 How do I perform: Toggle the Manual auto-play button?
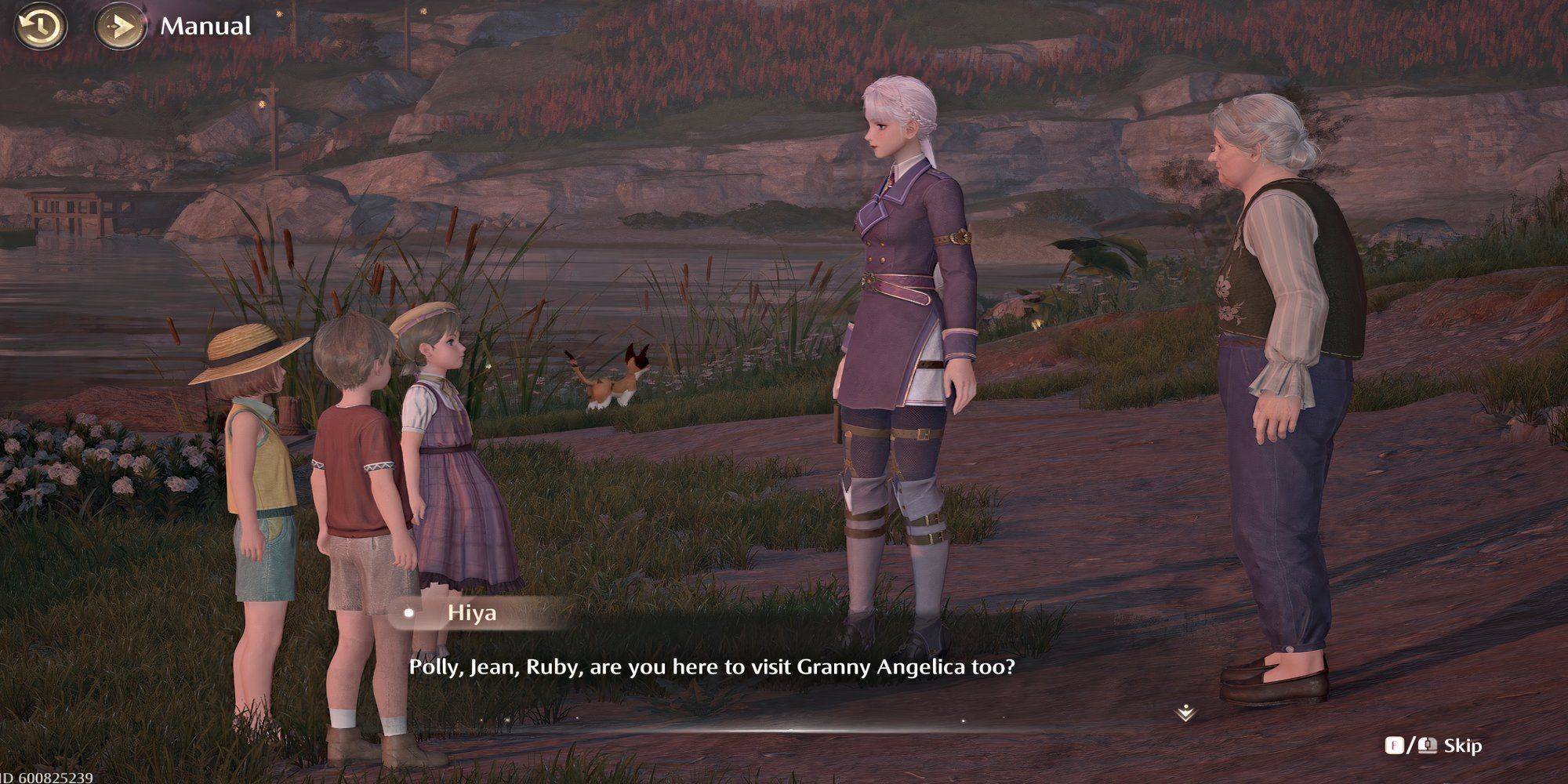click(x=120, y=27)
